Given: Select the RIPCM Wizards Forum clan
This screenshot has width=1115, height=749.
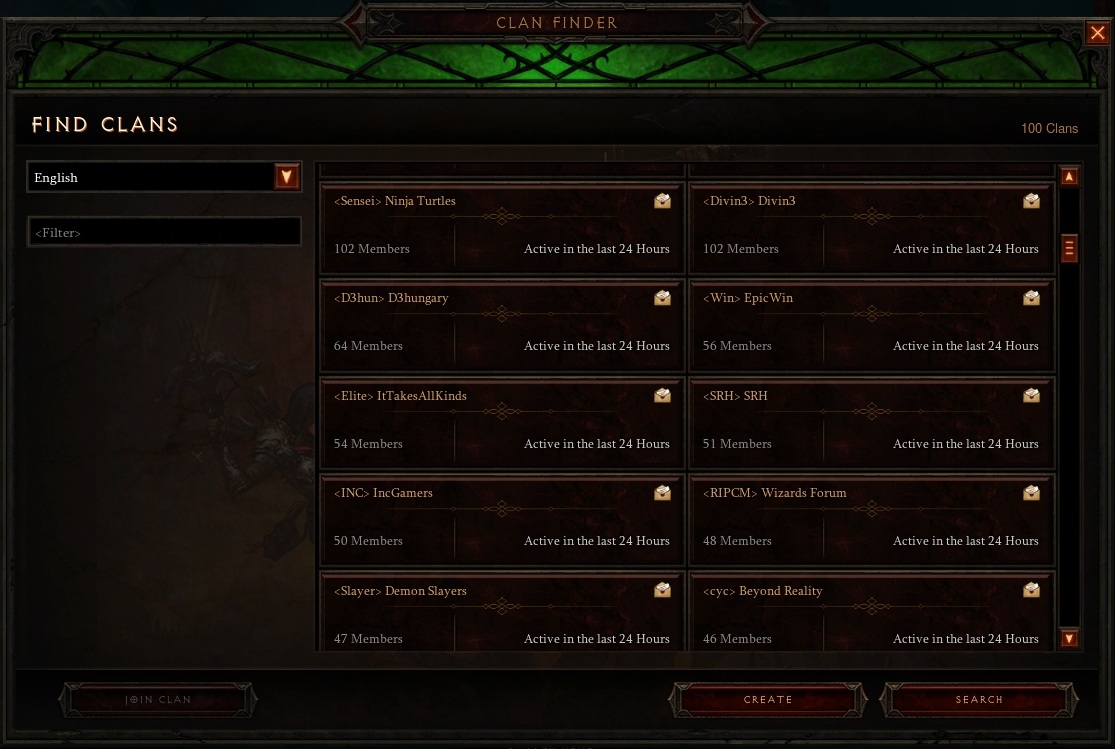Looking at the screenshot, I should (871, 519).
